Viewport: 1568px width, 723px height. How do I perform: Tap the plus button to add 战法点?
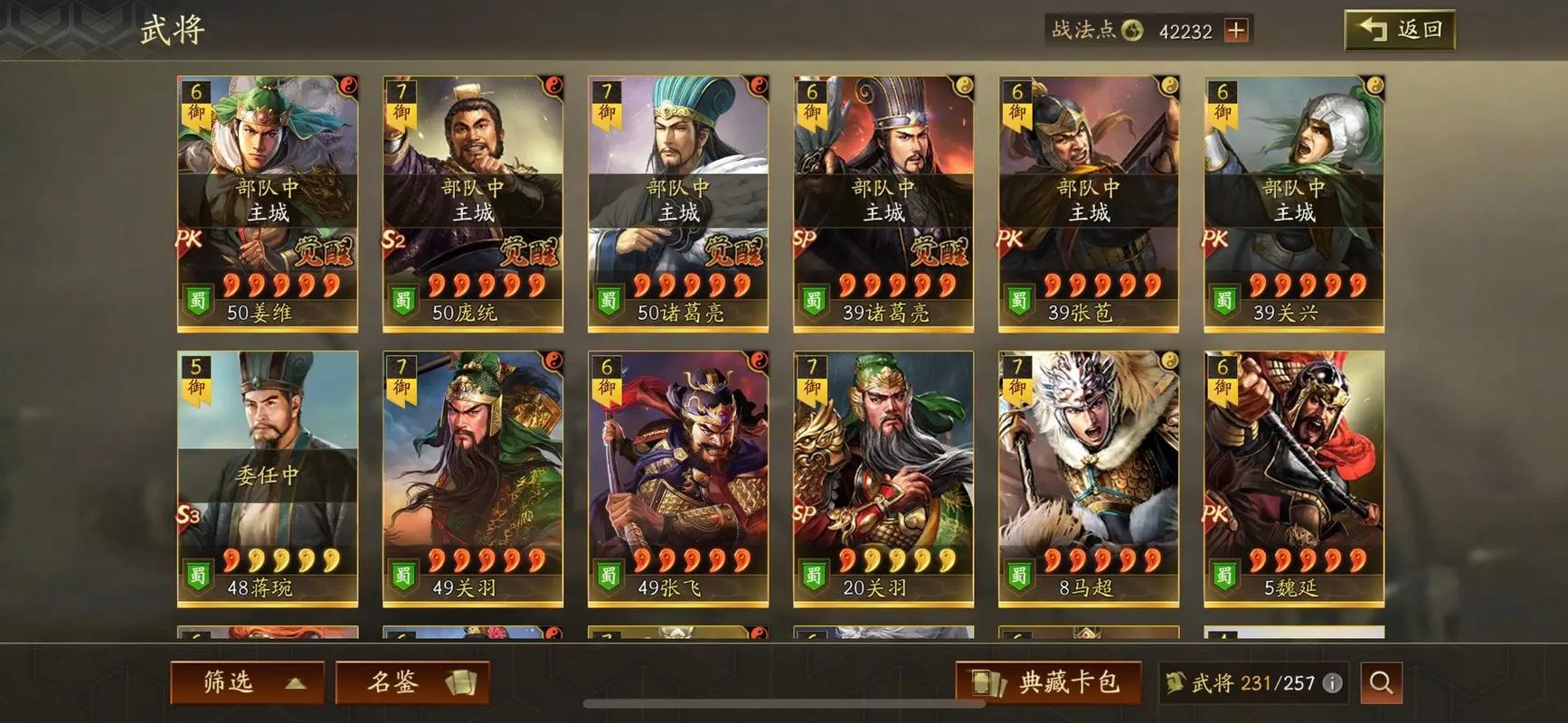coord(1234,30)
